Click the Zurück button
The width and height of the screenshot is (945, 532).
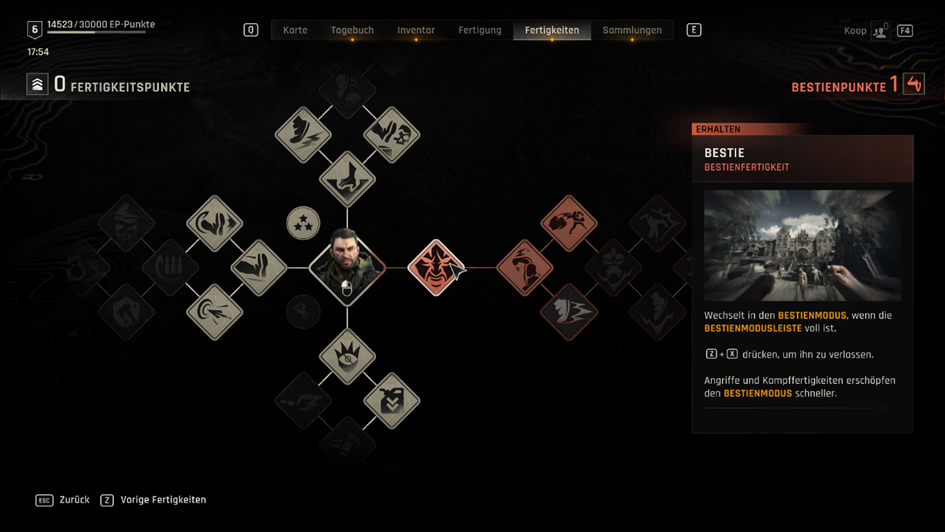coord(63,500)
